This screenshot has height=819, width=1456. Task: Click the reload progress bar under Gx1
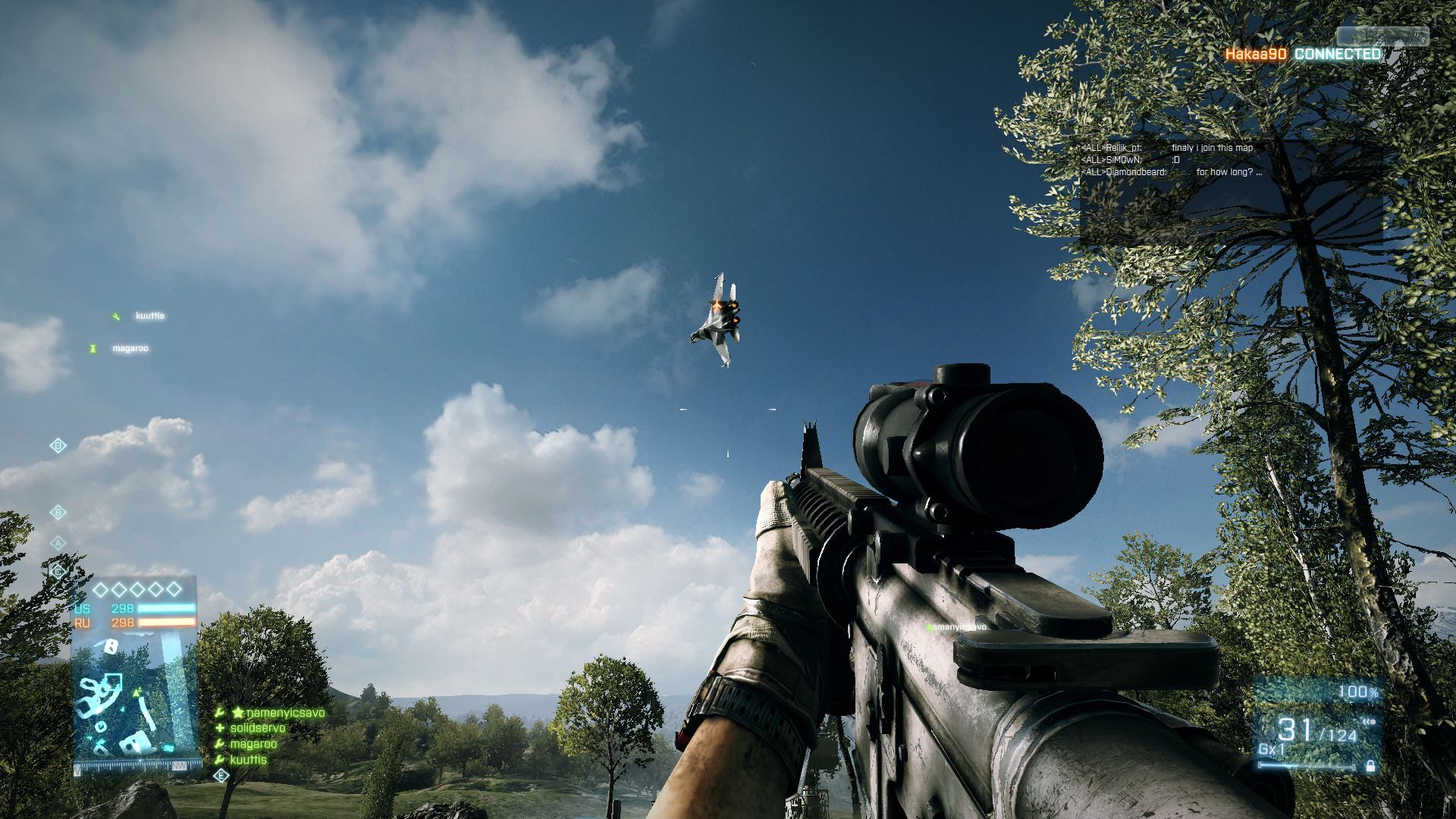[1307, 766]
